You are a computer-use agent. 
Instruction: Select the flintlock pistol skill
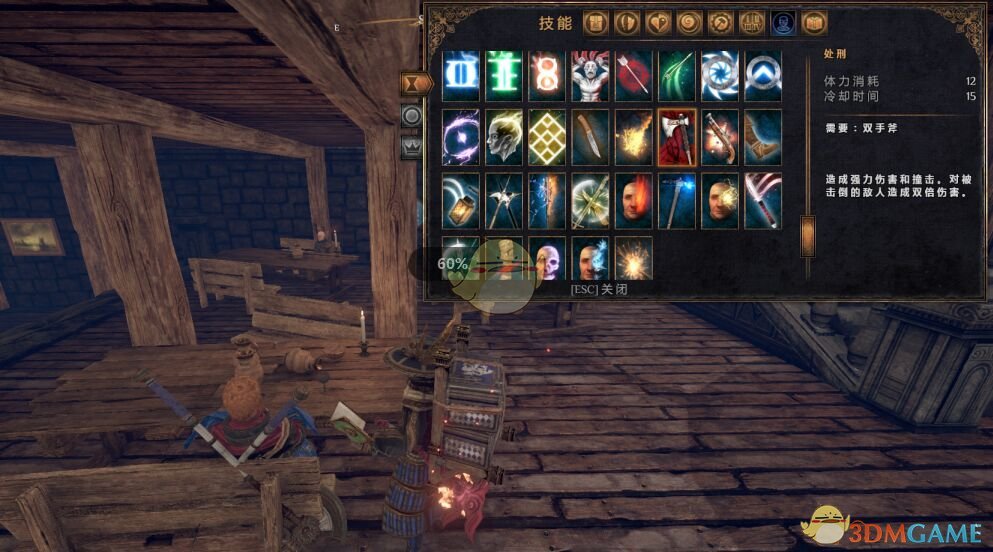point(720,138)
